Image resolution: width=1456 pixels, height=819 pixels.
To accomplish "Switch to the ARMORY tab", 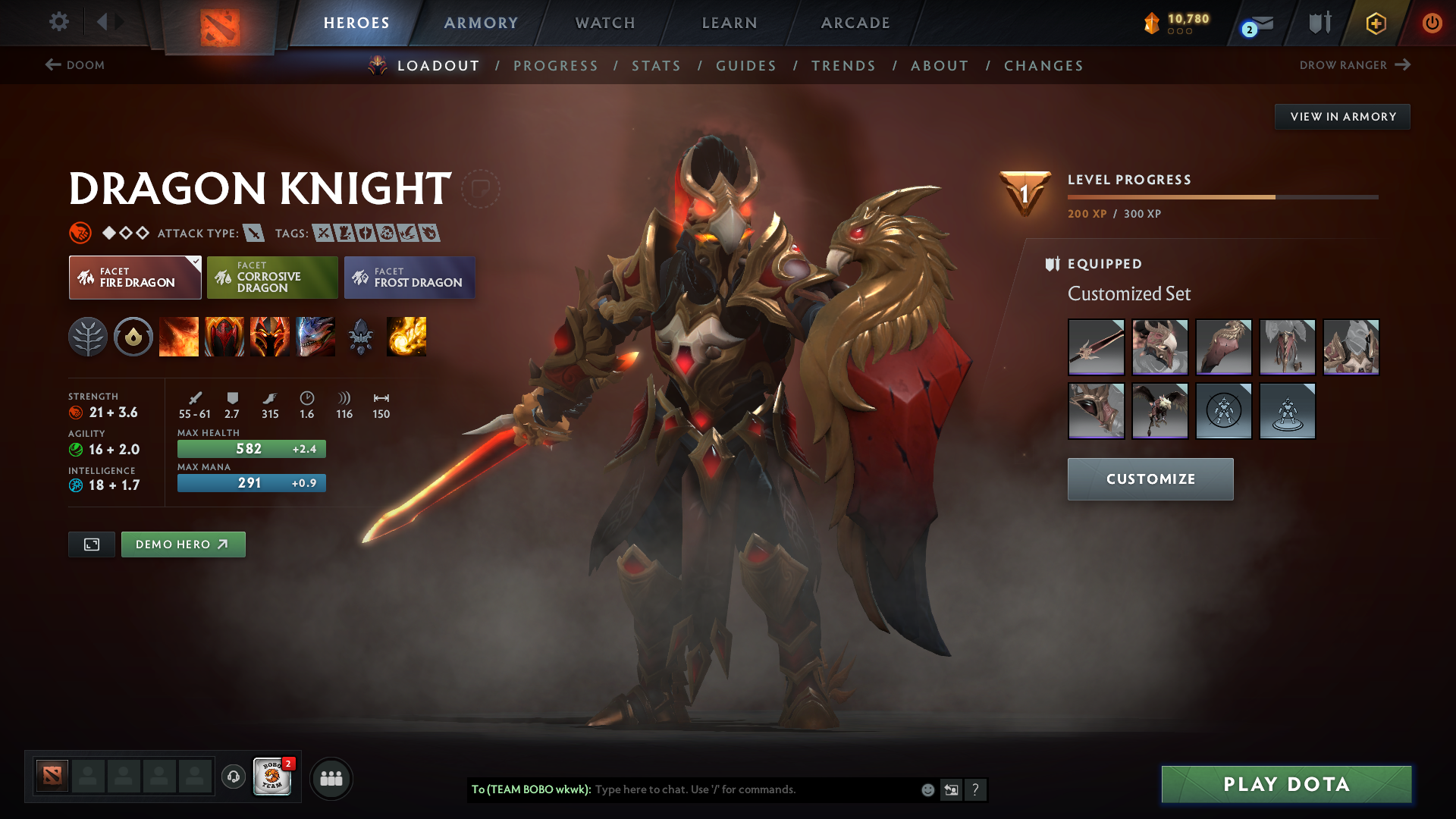I will [x=481, y=23].
